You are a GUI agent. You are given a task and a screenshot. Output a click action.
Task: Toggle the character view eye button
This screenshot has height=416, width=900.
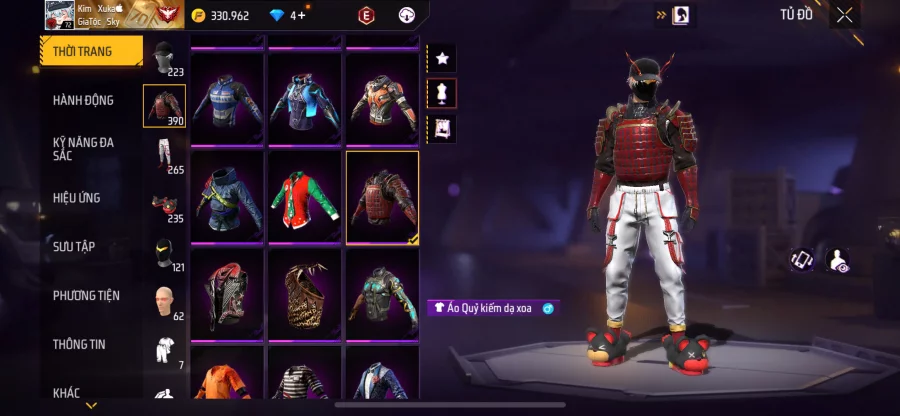[x=840, y=261]
